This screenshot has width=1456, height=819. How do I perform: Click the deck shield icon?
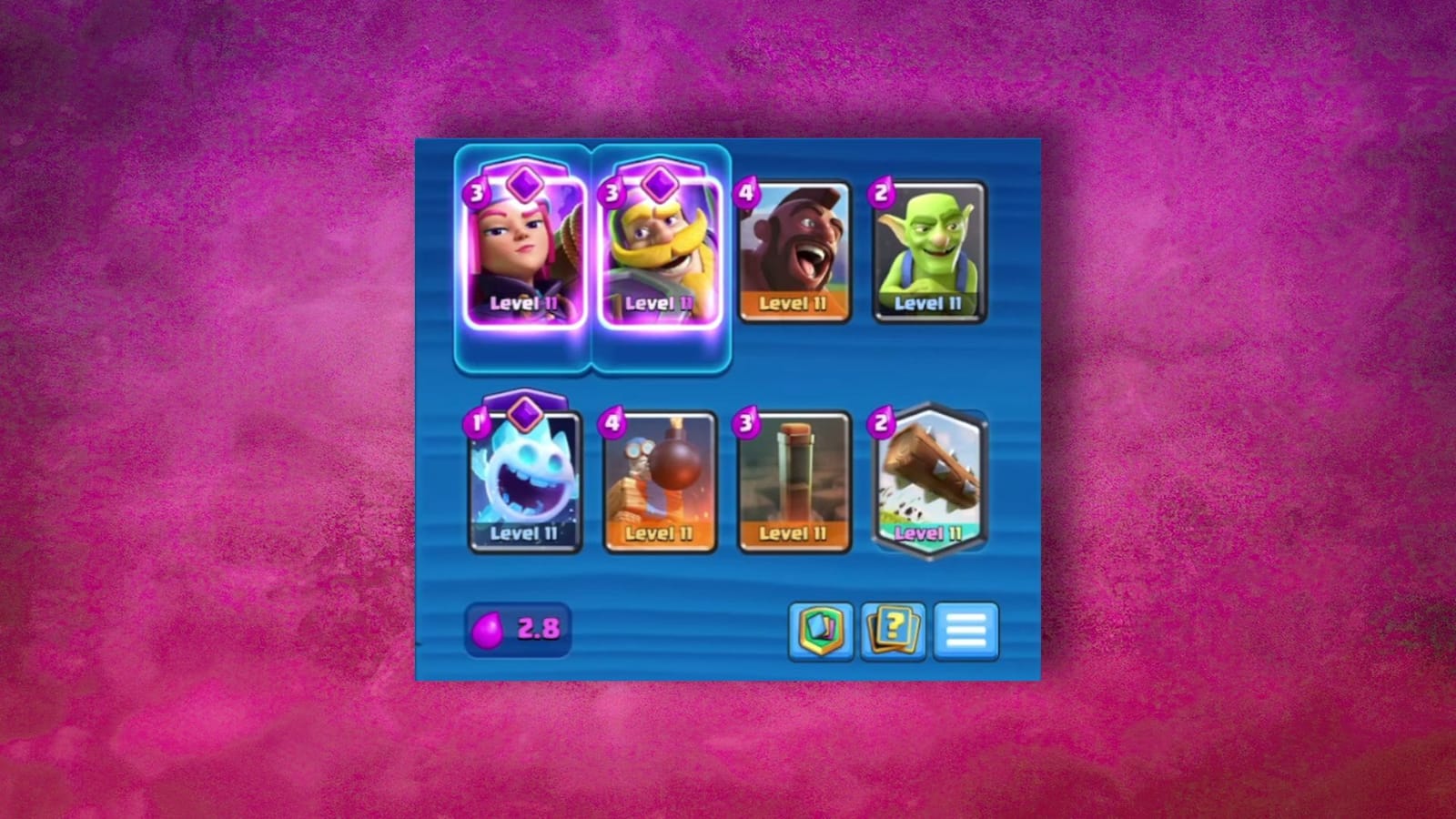coord(820,631)
